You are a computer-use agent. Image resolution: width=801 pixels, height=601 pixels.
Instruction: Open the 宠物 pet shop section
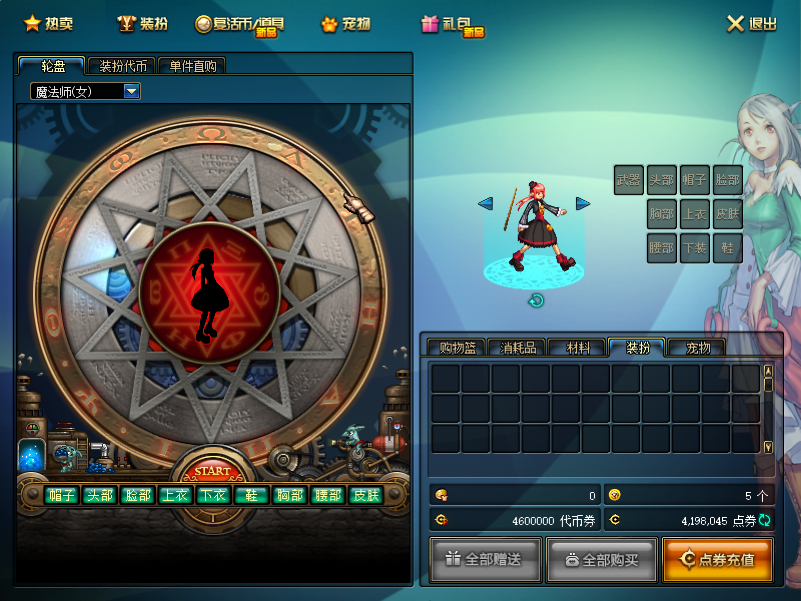click(345, 23)
